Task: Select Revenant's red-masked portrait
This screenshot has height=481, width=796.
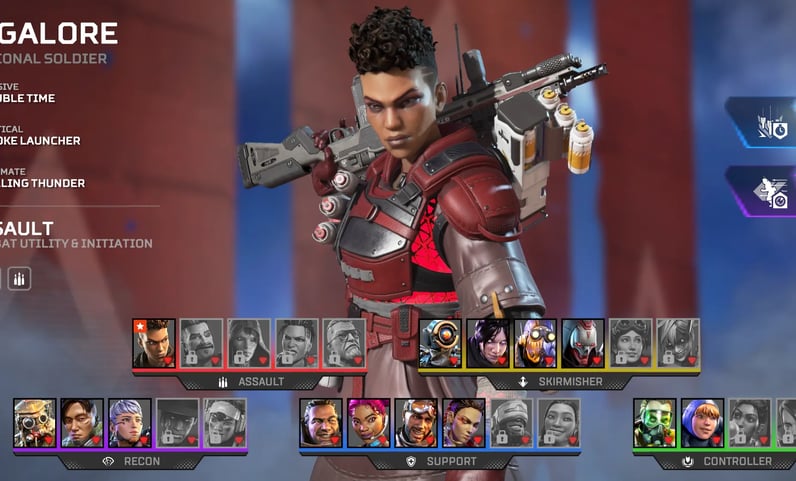Action: [x=583, y=343]
